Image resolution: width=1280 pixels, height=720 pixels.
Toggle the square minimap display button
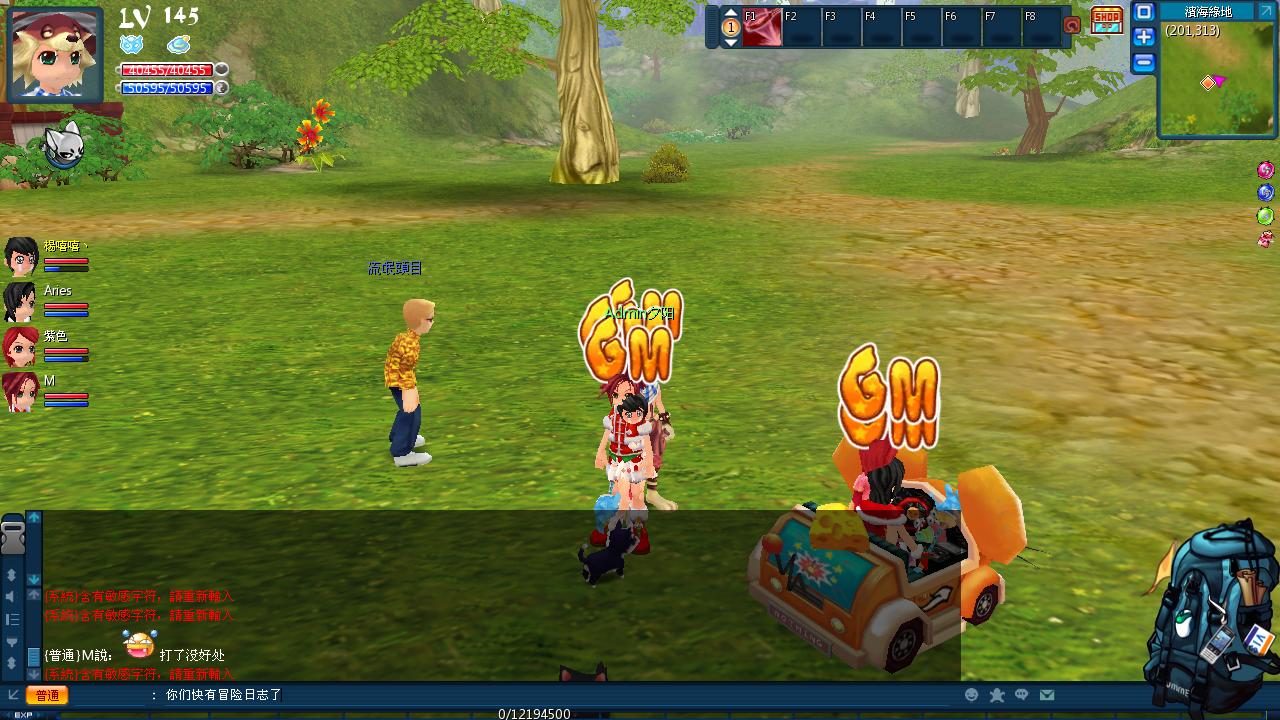coord(1143,12)
